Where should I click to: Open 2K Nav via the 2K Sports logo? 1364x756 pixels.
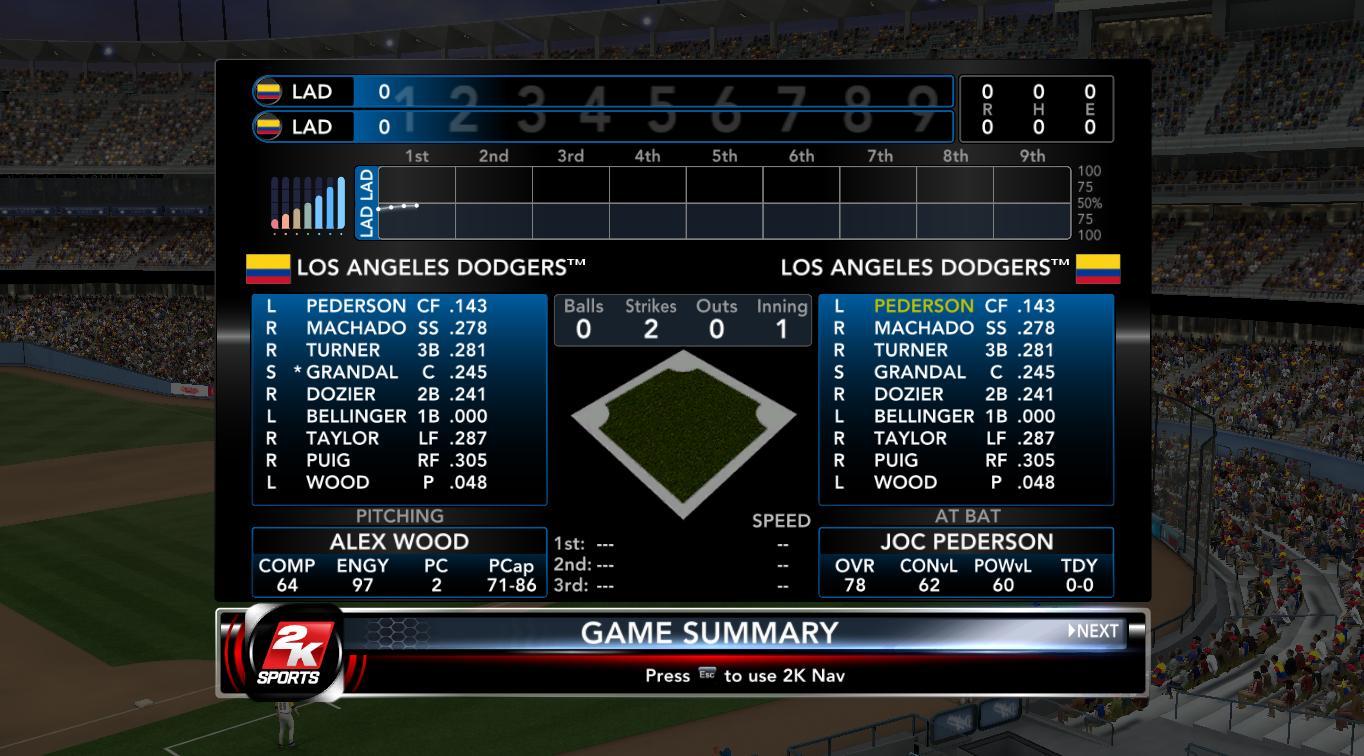pyautogui.click(x=289, y=652)
